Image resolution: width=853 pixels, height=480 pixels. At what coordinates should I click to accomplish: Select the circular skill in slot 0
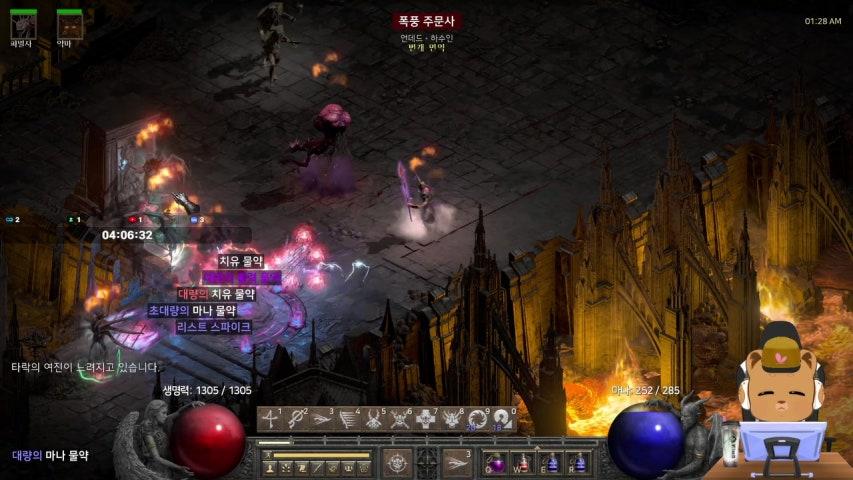pyautogui.click(x=502, y=420)
